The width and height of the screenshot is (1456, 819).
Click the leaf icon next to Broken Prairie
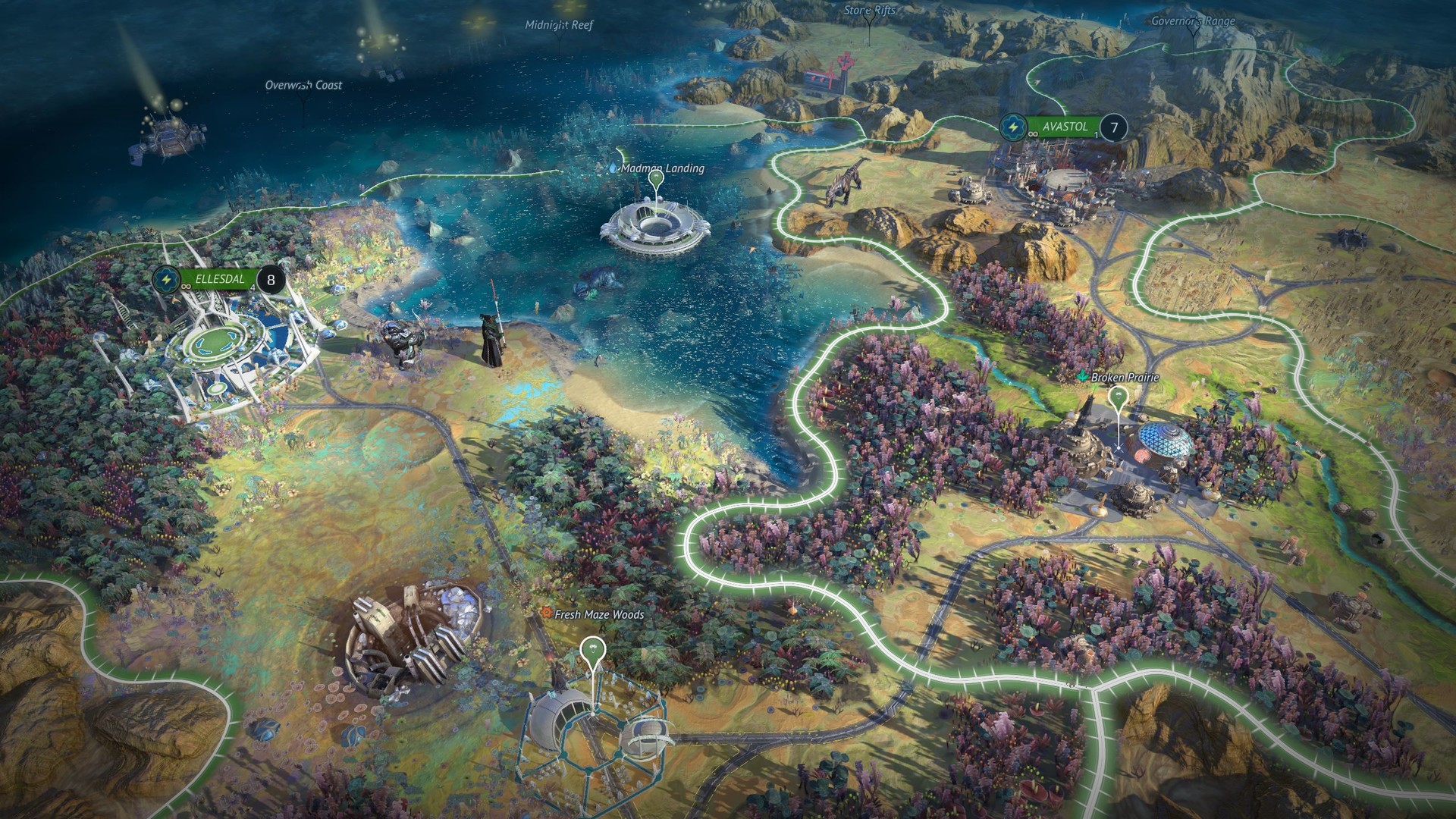(1082, 377)
